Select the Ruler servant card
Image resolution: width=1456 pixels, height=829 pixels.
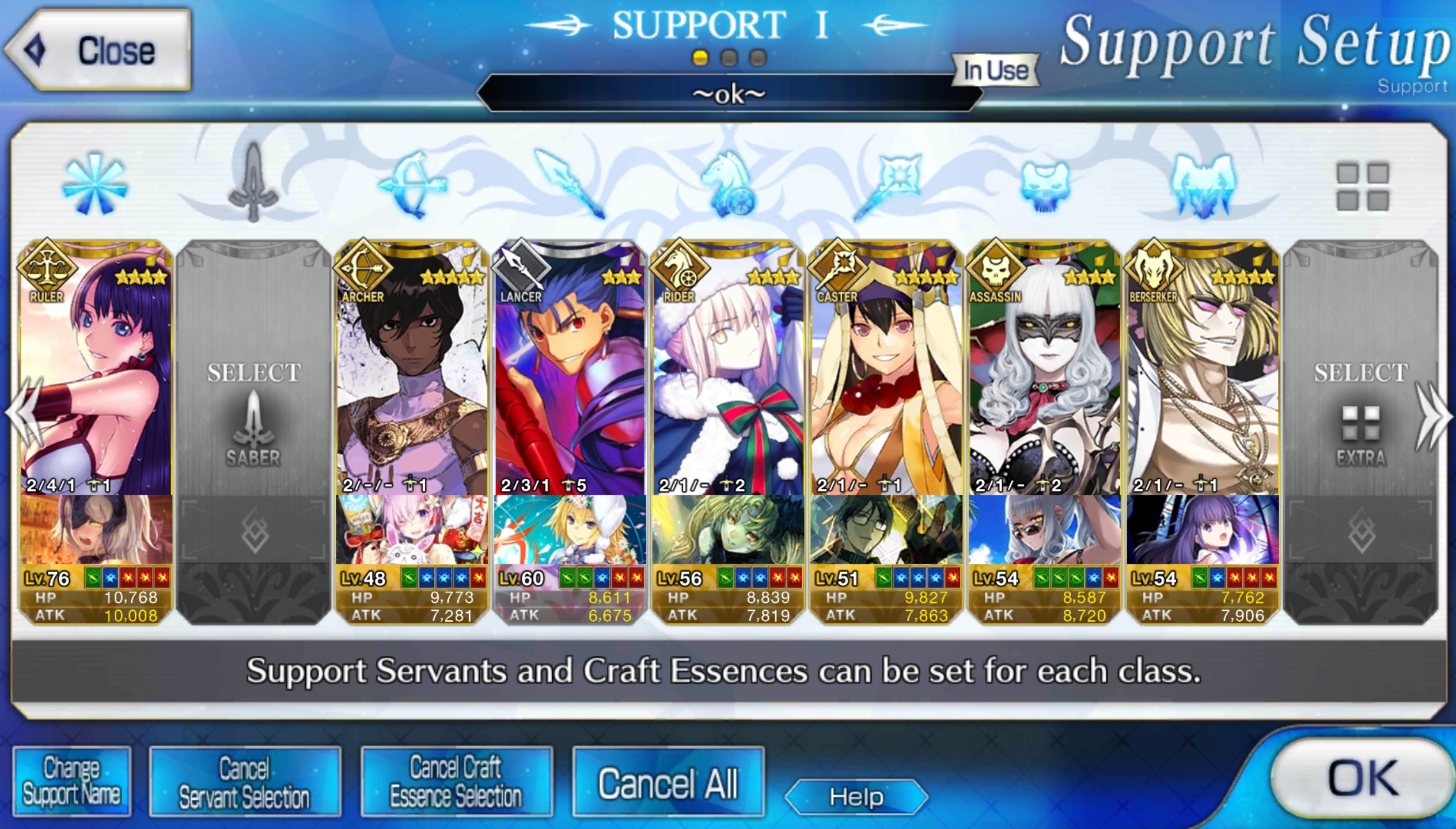96,368
